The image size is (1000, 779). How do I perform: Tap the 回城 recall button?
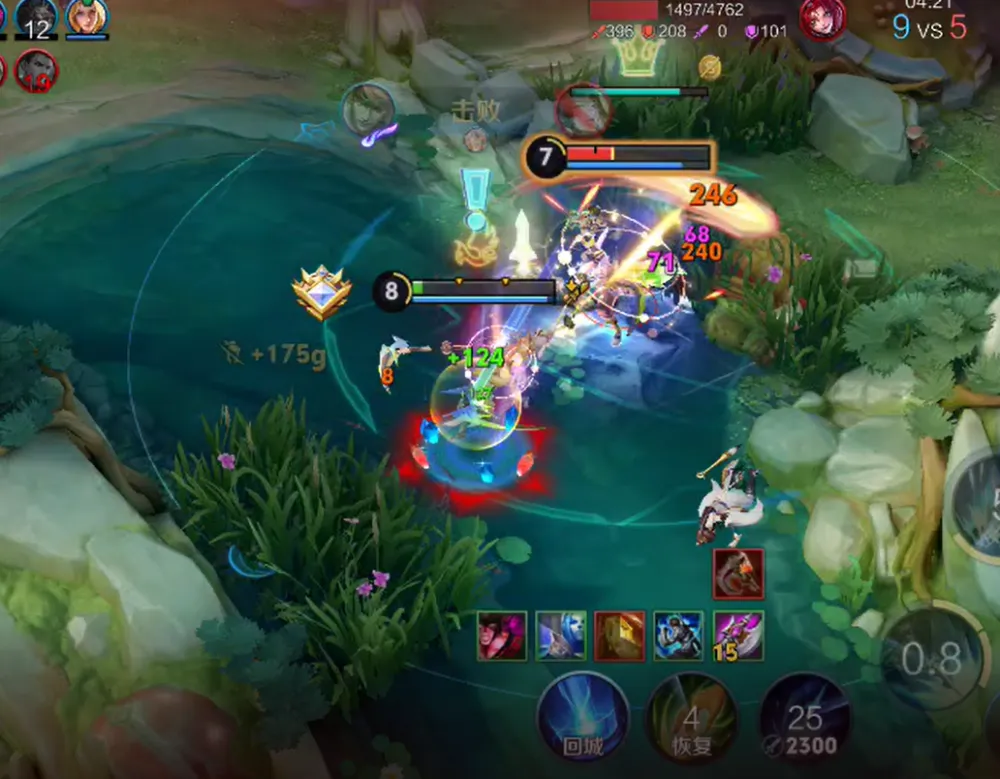tap(583, 716)
